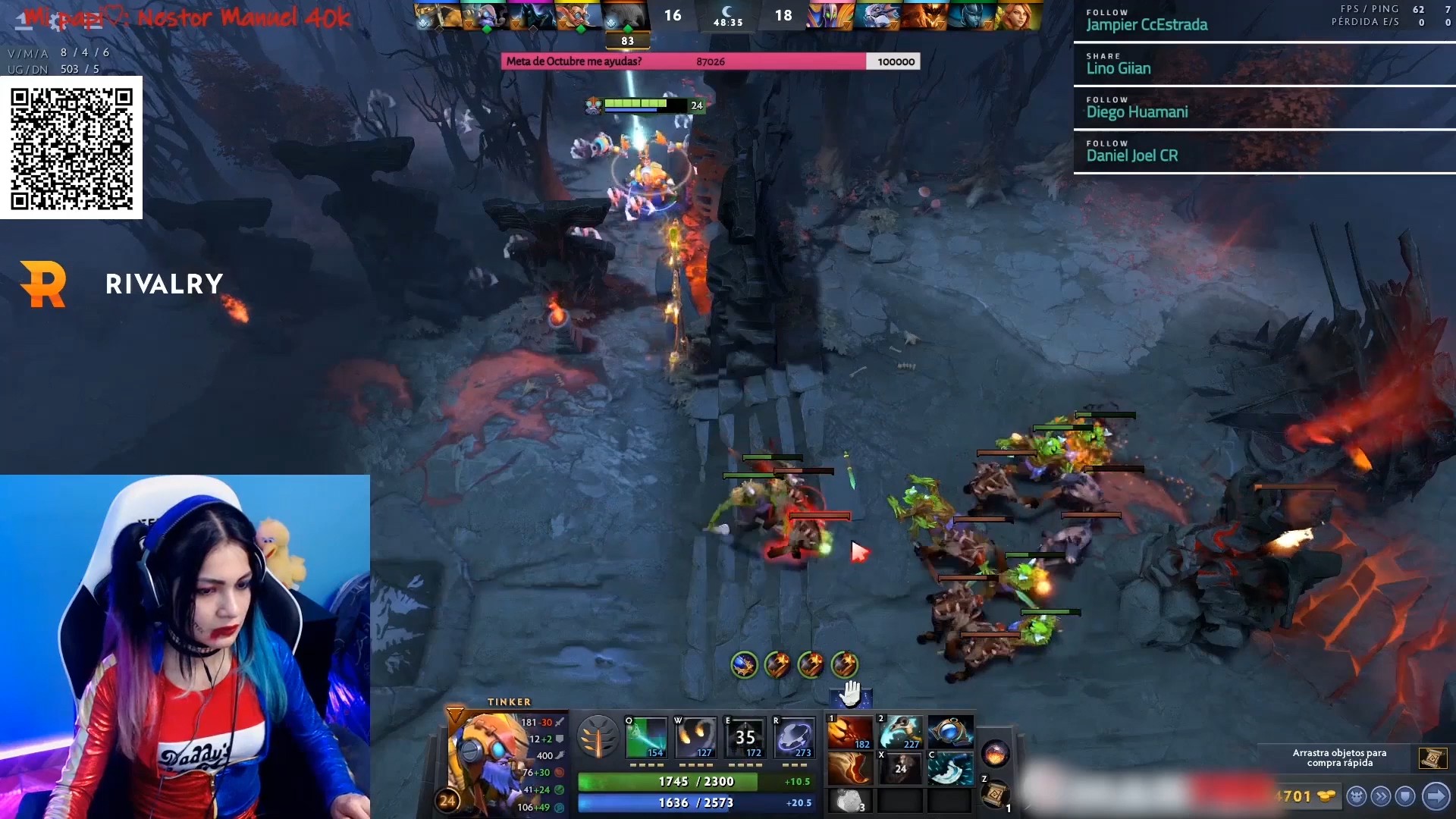This screenshot has width=1456, height=819.
Task: Use the Town Portal Scroll slot
Action: click(x=995, y=795)
